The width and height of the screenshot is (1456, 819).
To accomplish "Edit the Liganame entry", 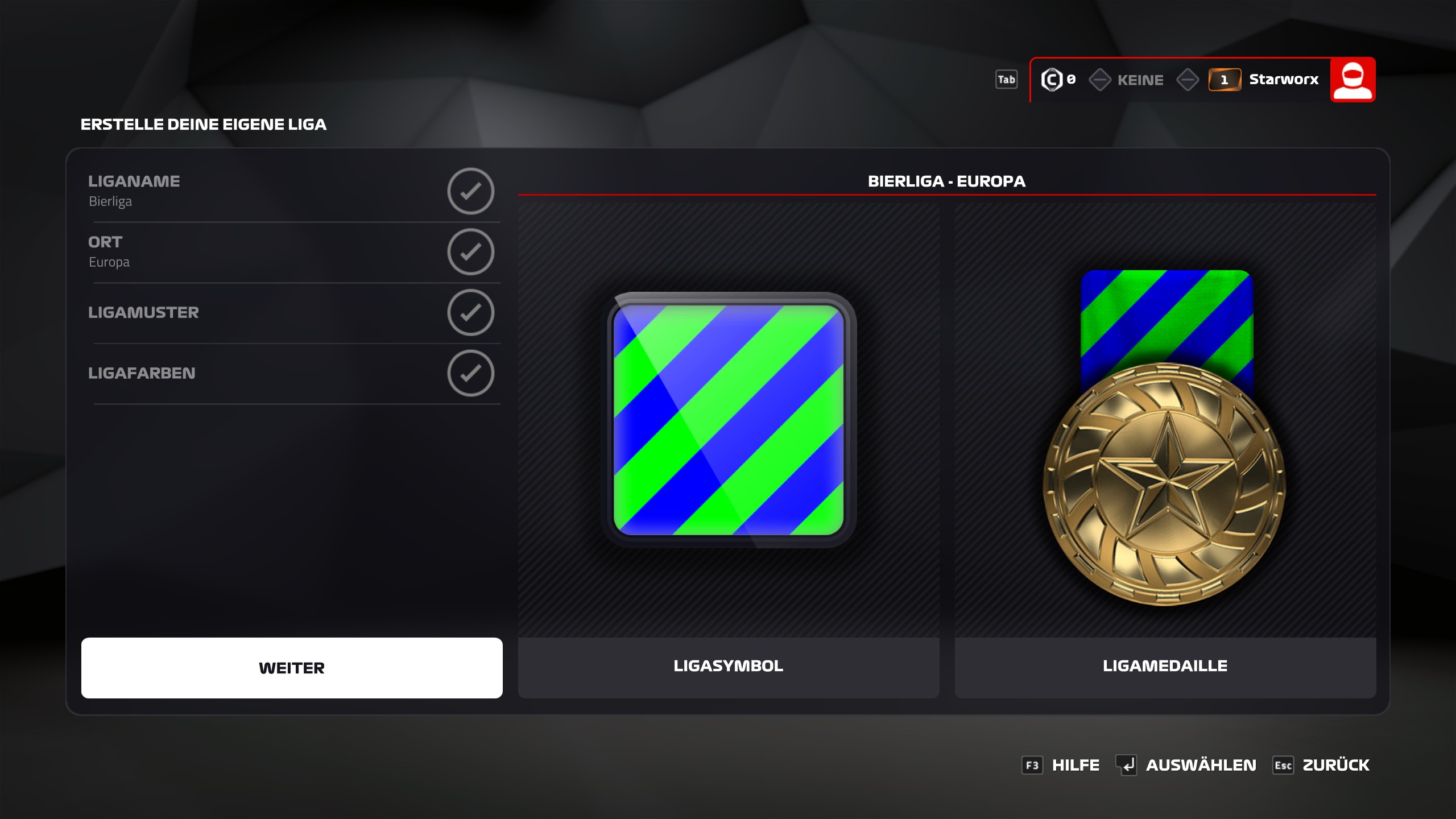I will (x=291, y=191).
